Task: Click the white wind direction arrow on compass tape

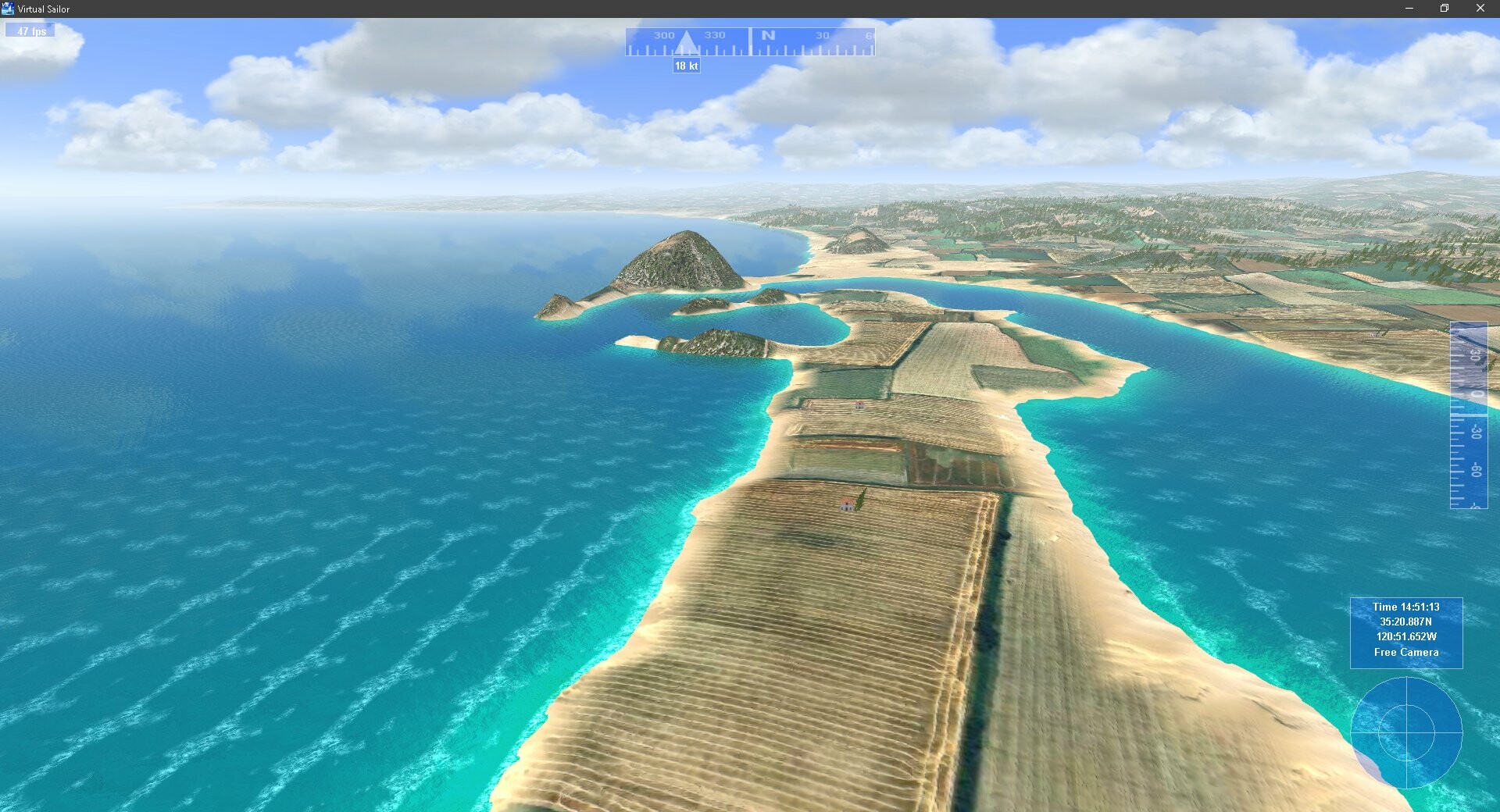Action: (687, 43)
